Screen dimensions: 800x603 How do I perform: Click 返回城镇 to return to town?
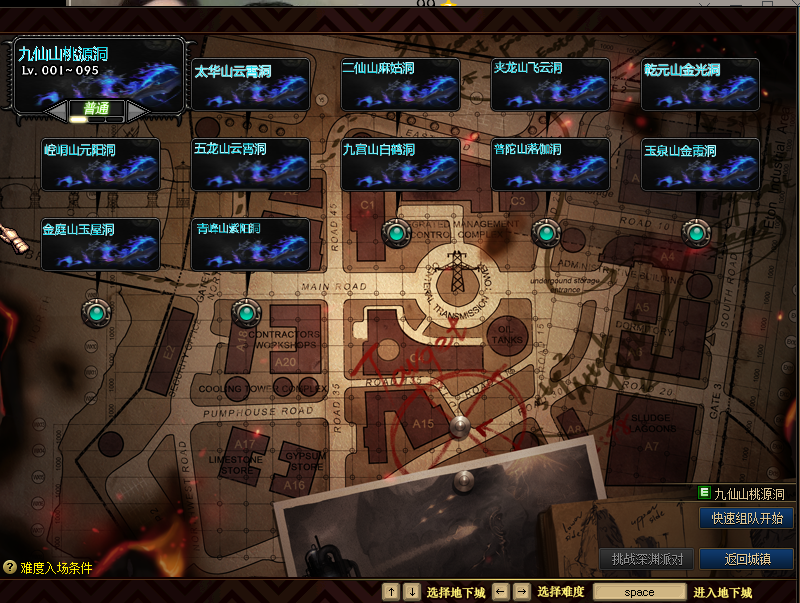[746, 559]
